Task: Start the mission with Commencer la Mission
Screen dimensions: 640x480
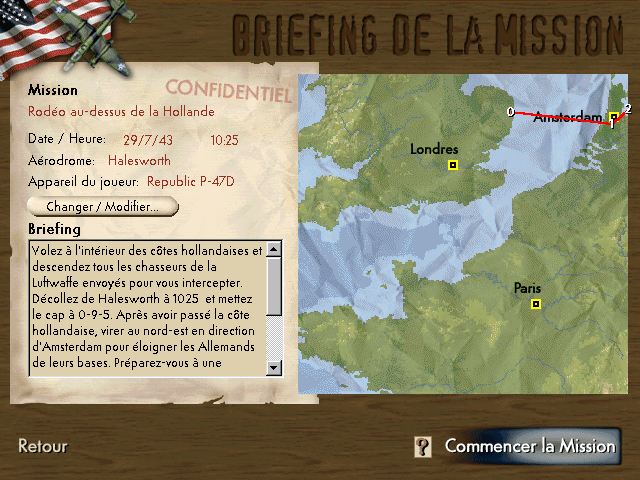Action: click(x=530, y=446)
